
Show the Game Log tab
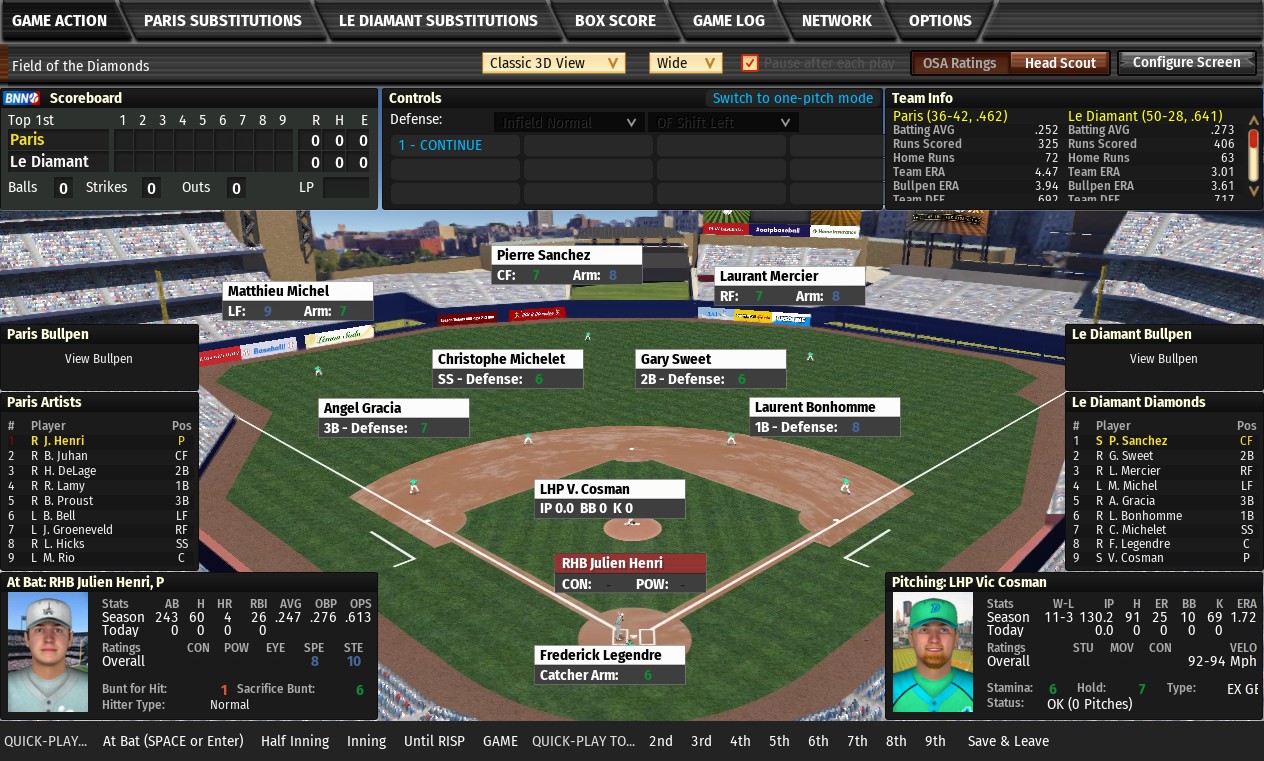[729, 20]
